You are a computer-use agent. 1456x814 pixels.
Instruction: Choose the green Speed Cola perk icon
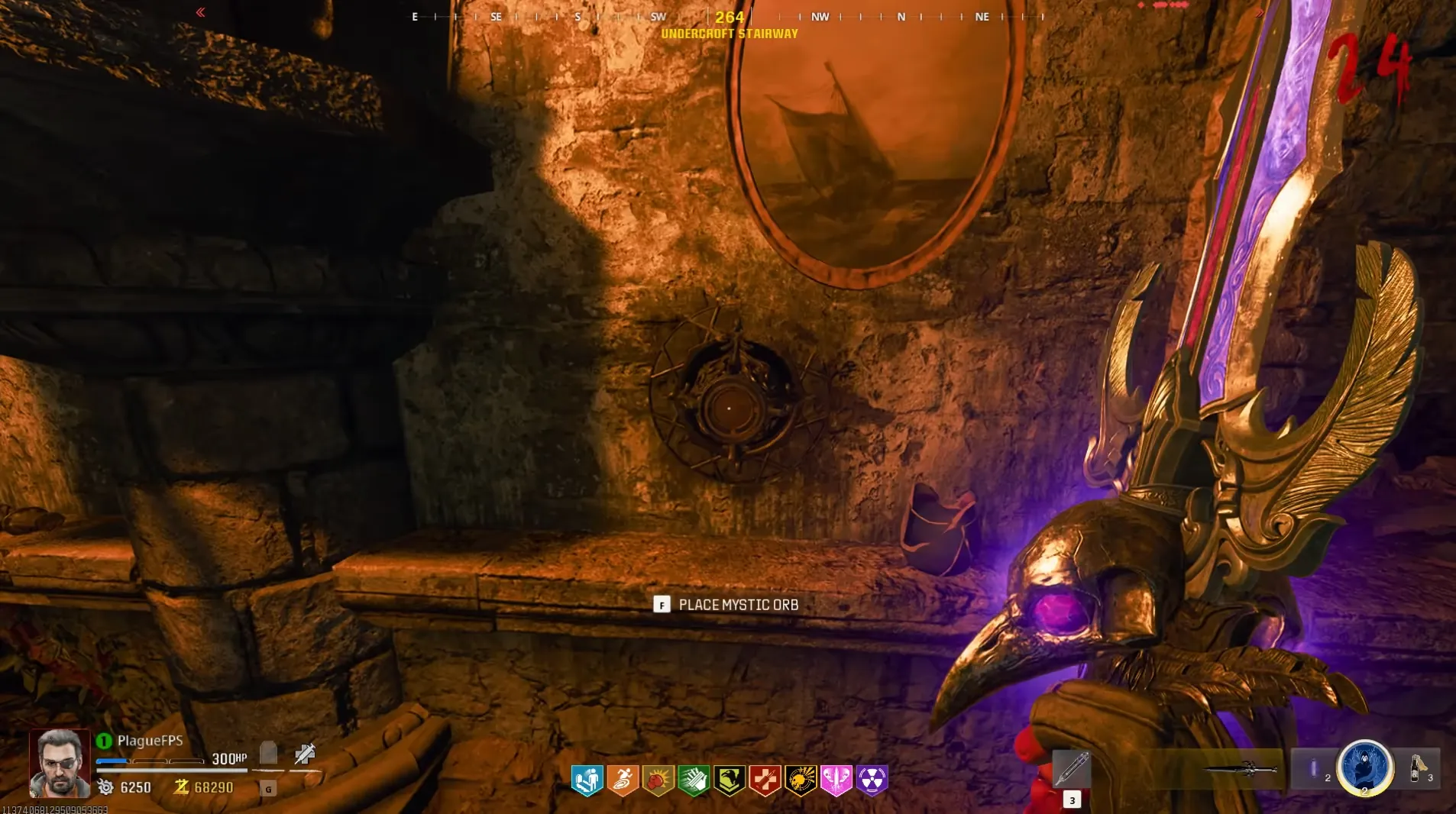(694, 780)
